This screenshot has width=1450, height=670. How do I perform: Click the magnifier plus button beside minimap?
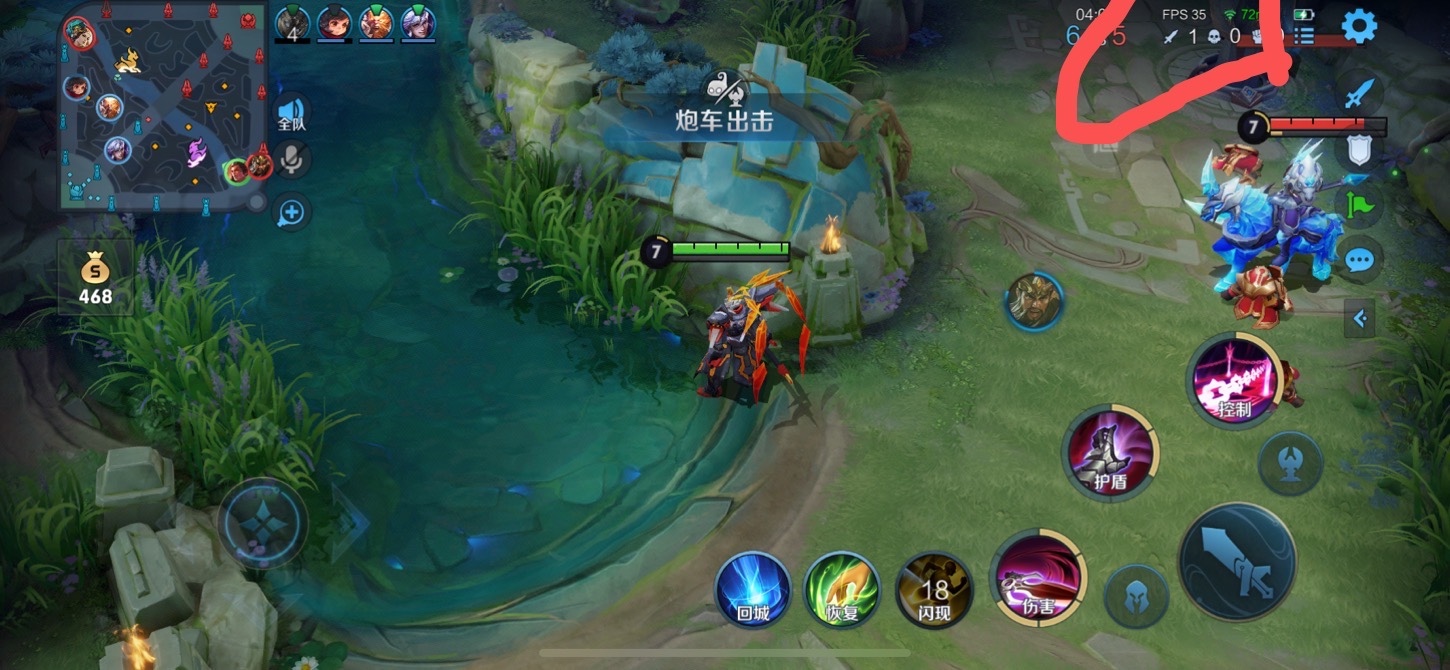point(291,212)
